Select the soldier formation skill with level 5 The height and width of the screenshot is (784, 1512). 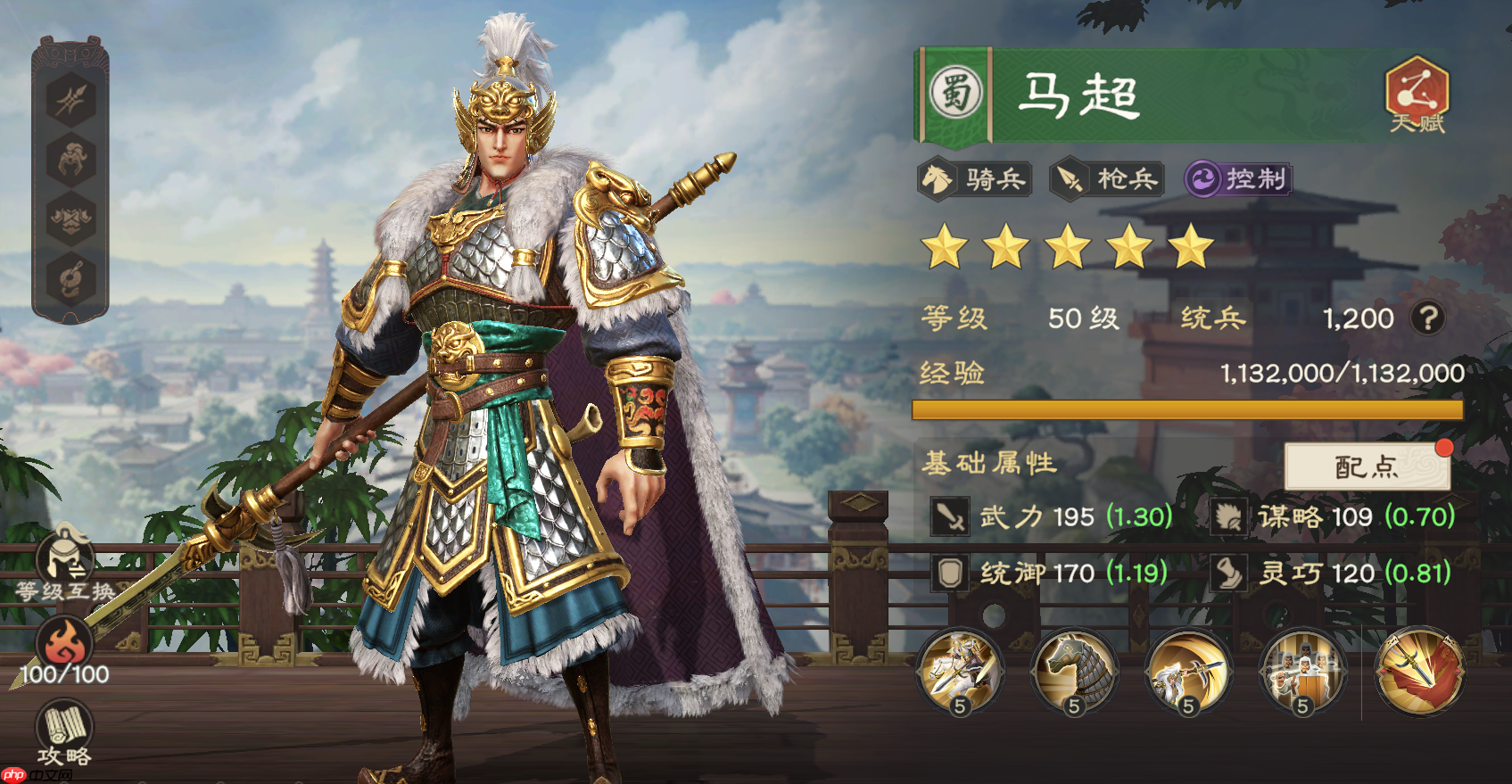[1302, 673]
